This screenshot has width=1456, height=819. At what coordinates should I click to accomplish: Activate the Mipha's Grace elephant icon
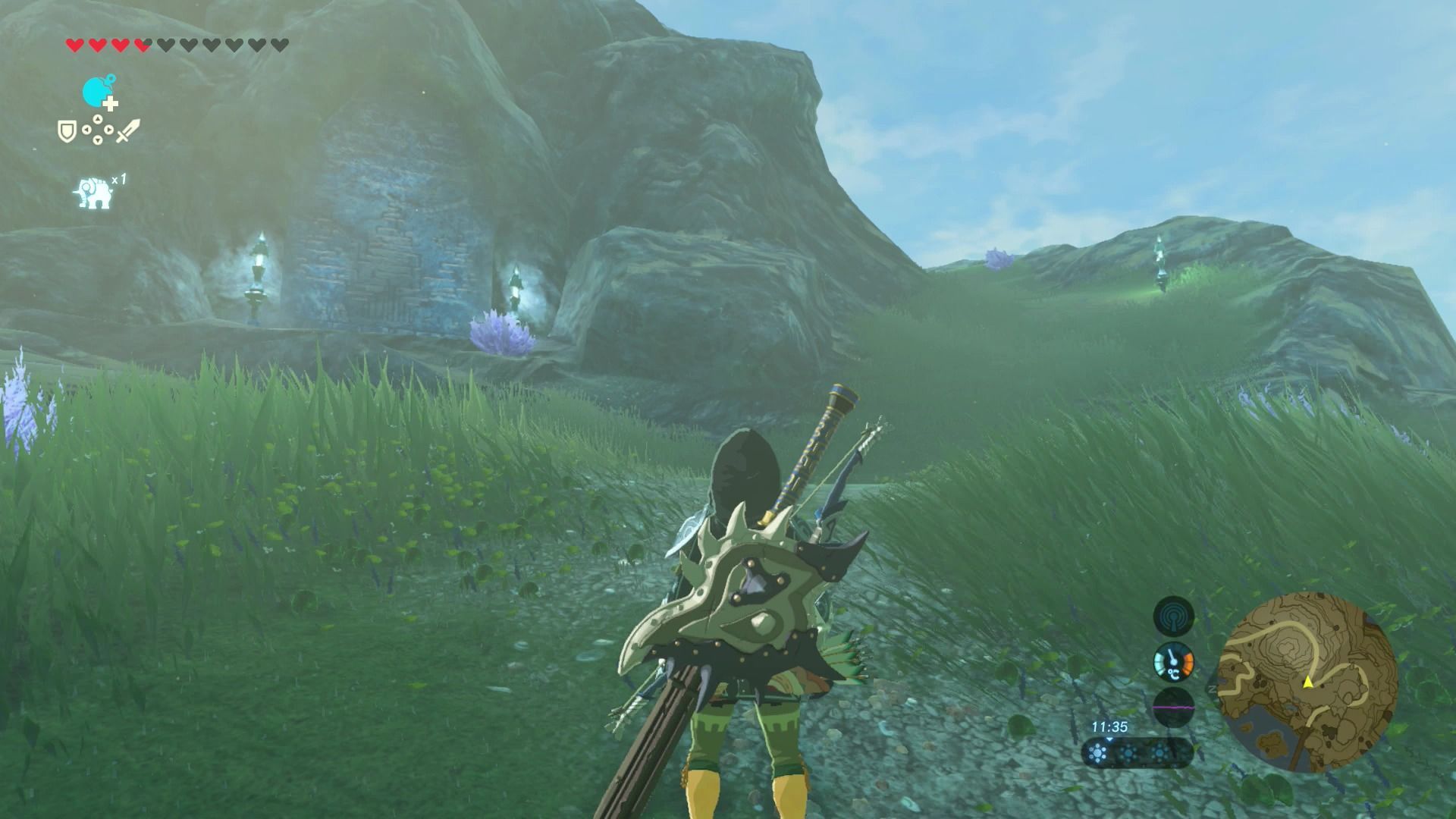94,193
